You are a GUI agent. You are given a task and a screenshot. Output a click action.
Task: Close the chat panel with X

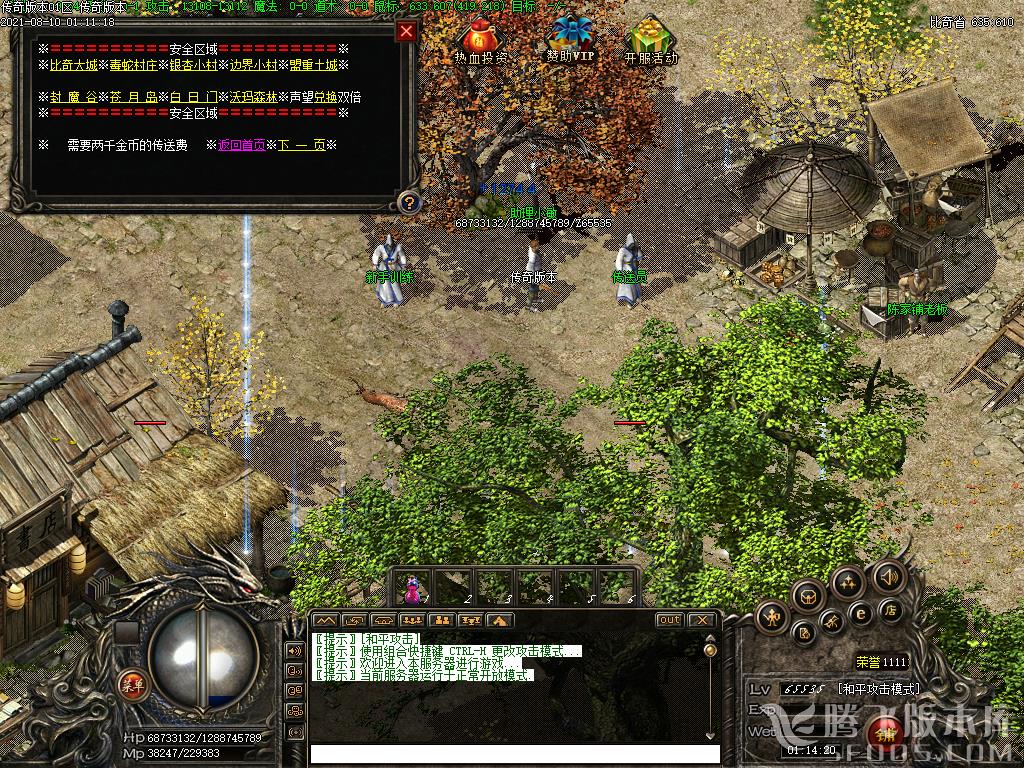point(702,620)
